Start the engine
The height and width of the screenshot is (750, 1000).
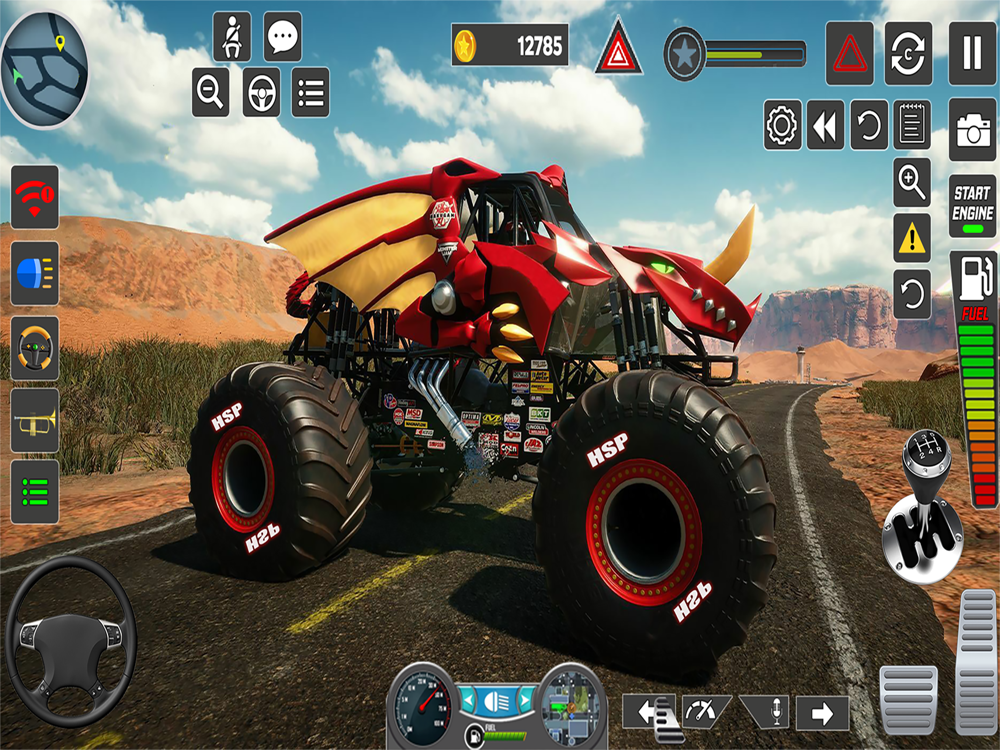tap(972, 206)
